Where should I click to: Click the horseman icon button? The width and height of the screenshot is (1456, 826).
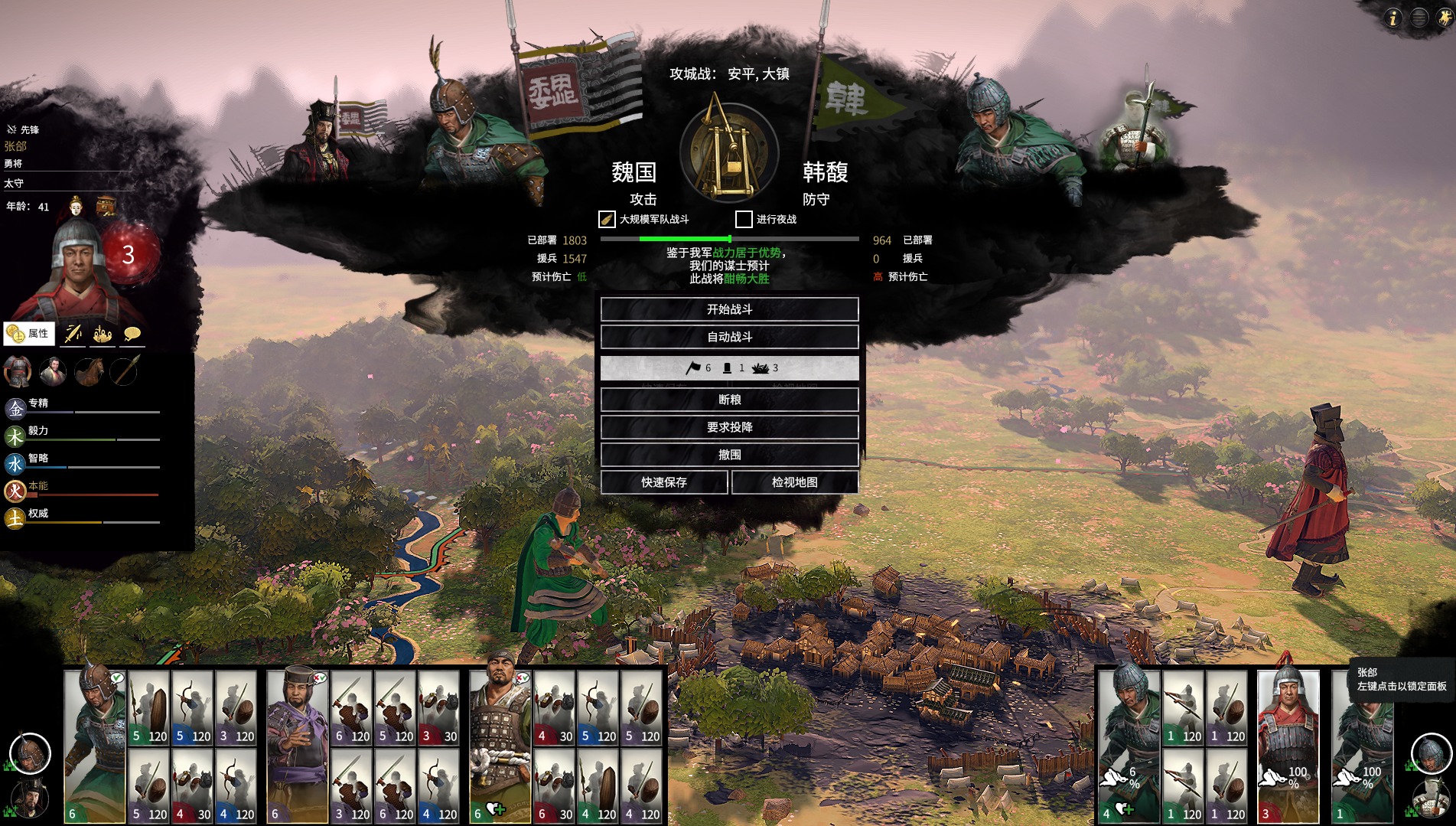click(1445, 18)
